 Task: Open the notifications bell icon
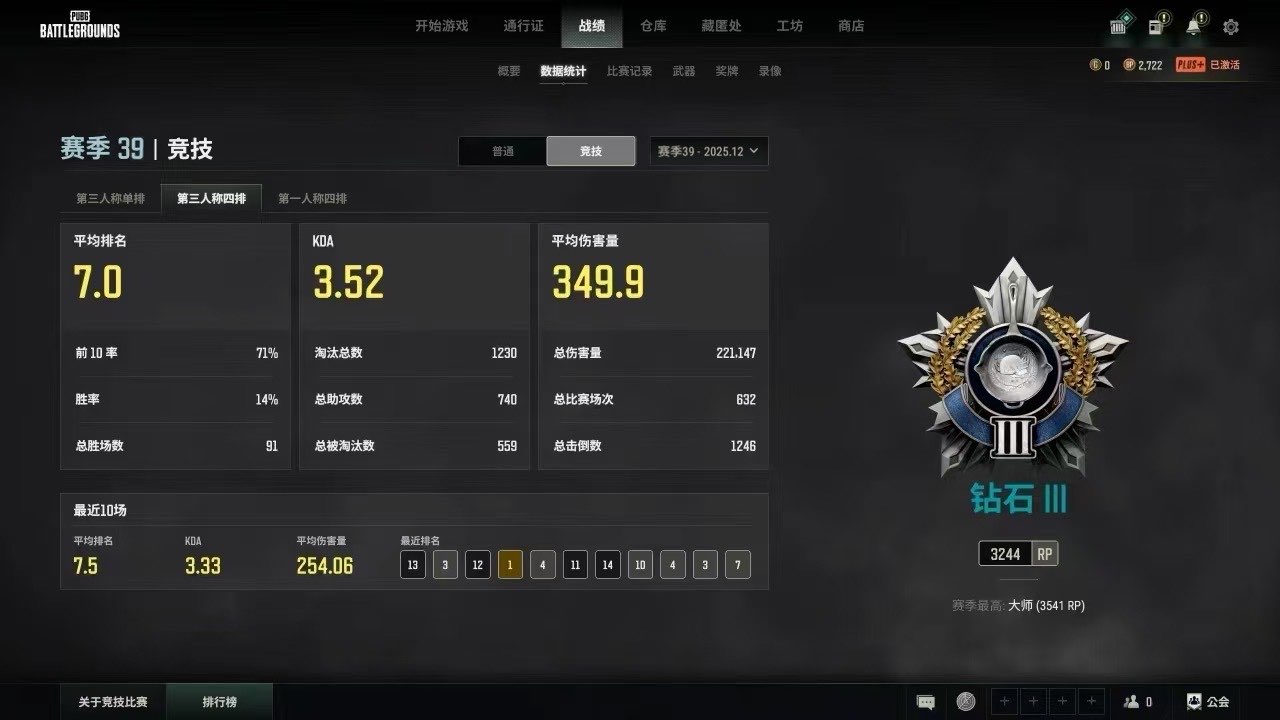pyautogui.click(x=1192, y=27)
